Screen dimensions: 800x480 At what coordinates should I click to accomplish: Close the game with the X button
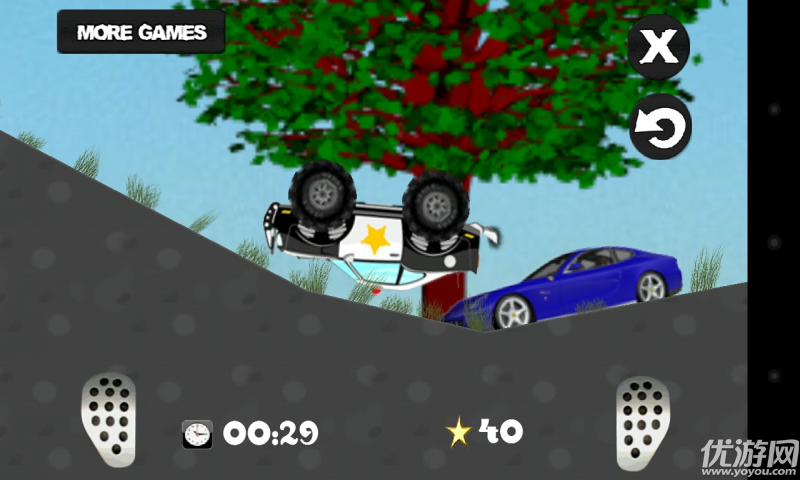pos(659,46)
